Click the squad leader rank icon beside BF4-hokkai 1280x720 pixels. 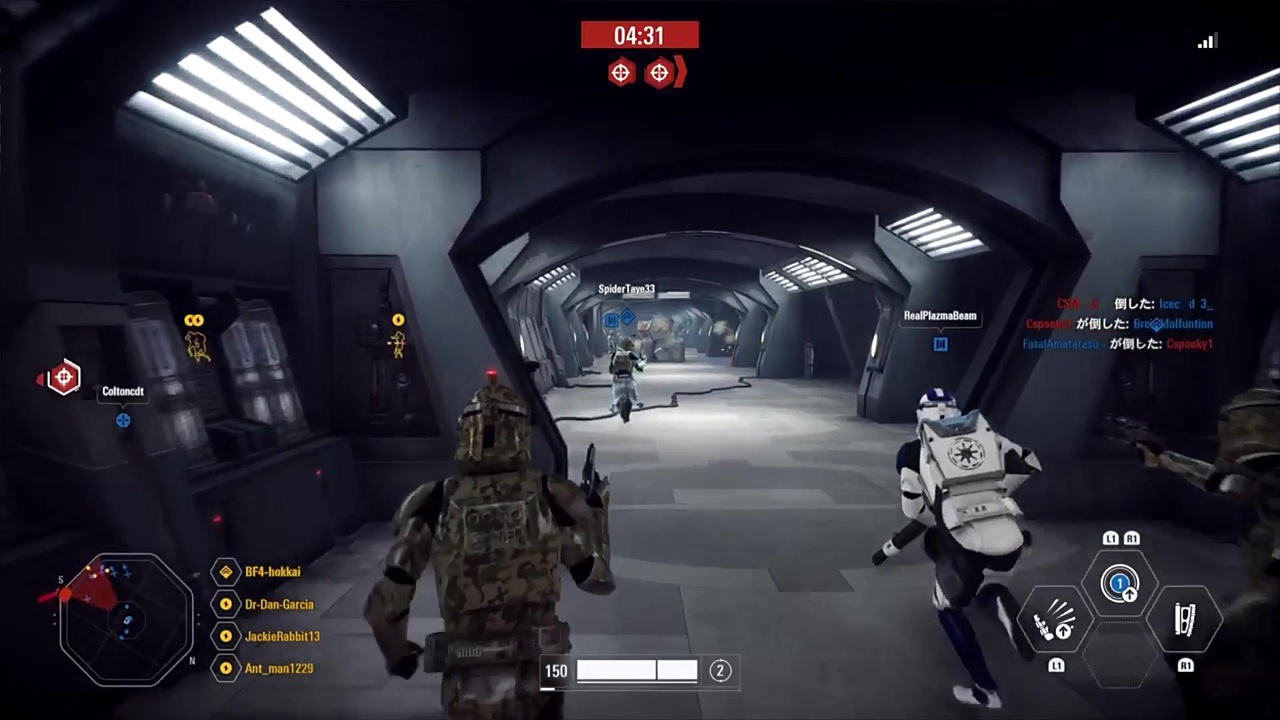[225, 571]
